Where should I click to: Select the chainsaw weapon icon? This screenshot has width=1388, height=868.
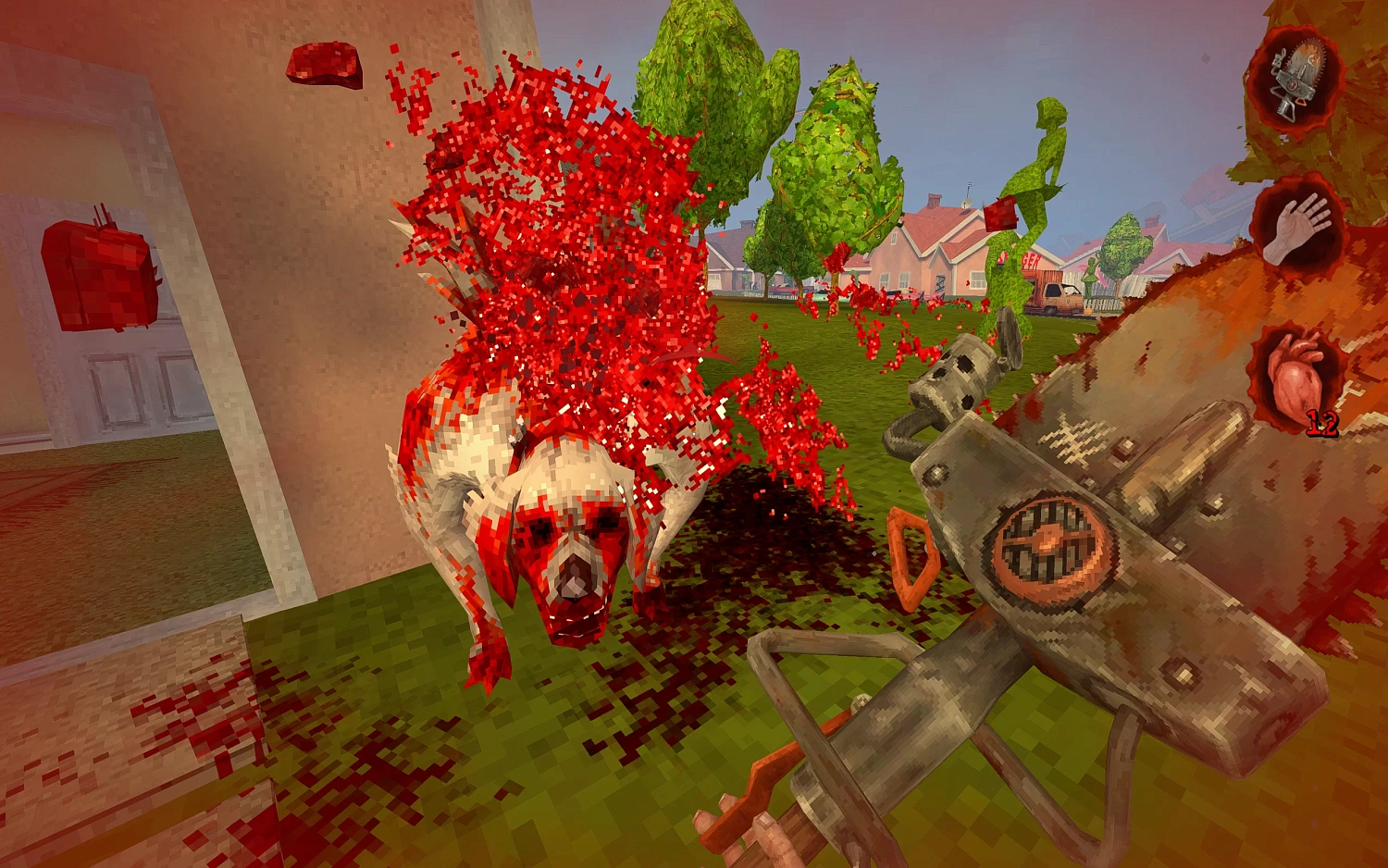(1297, 80)
